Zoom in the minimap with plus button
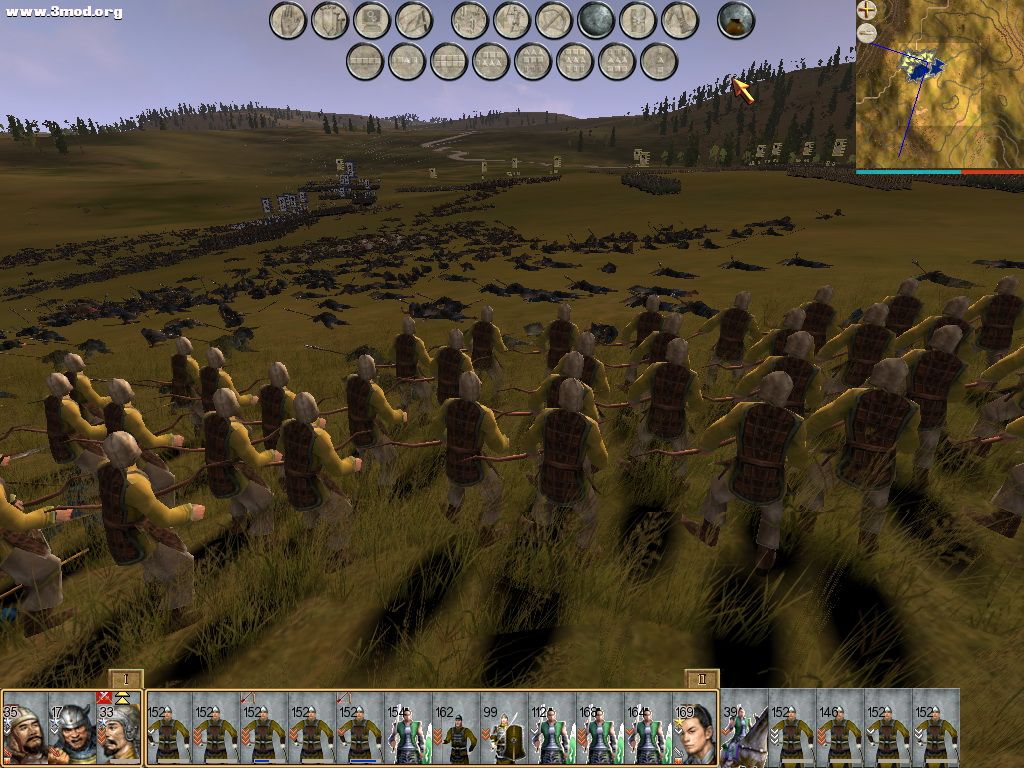This screenshot has width=1024, height=768. coord(867,11)
